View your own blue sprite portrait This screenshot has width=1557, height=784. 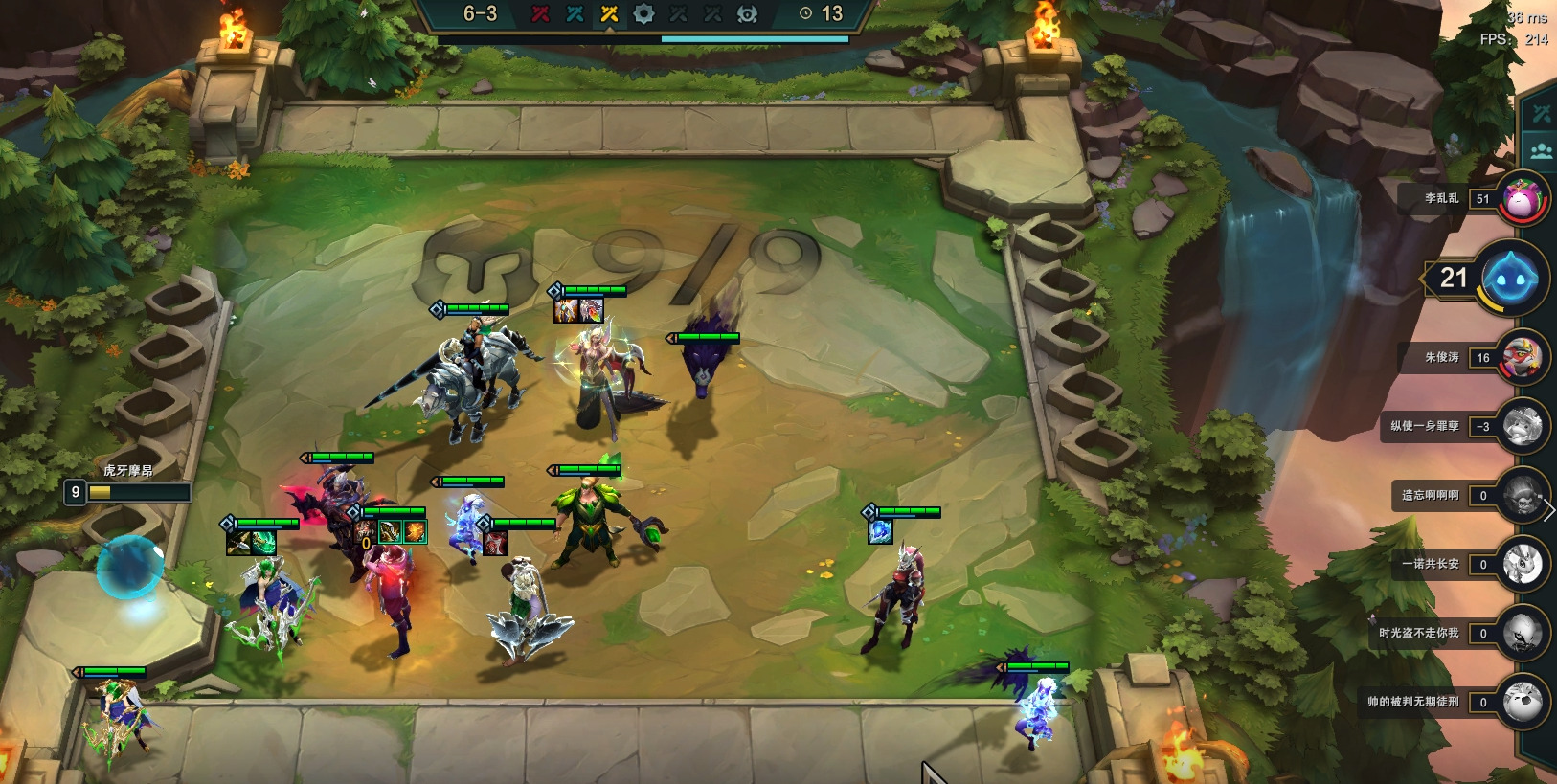point(1509,279)
